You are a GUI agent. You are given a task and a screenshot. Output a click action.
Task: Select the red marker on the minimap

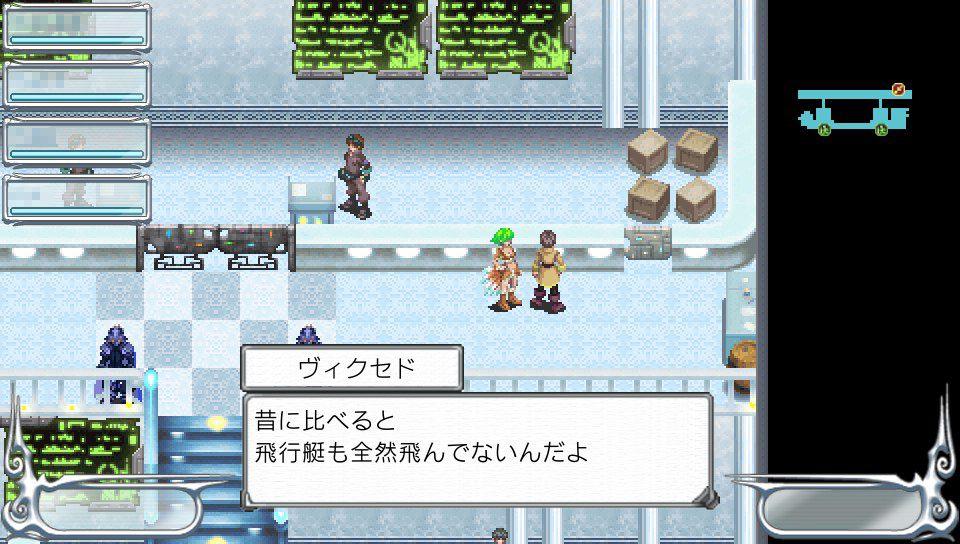[x=898, y=90]
